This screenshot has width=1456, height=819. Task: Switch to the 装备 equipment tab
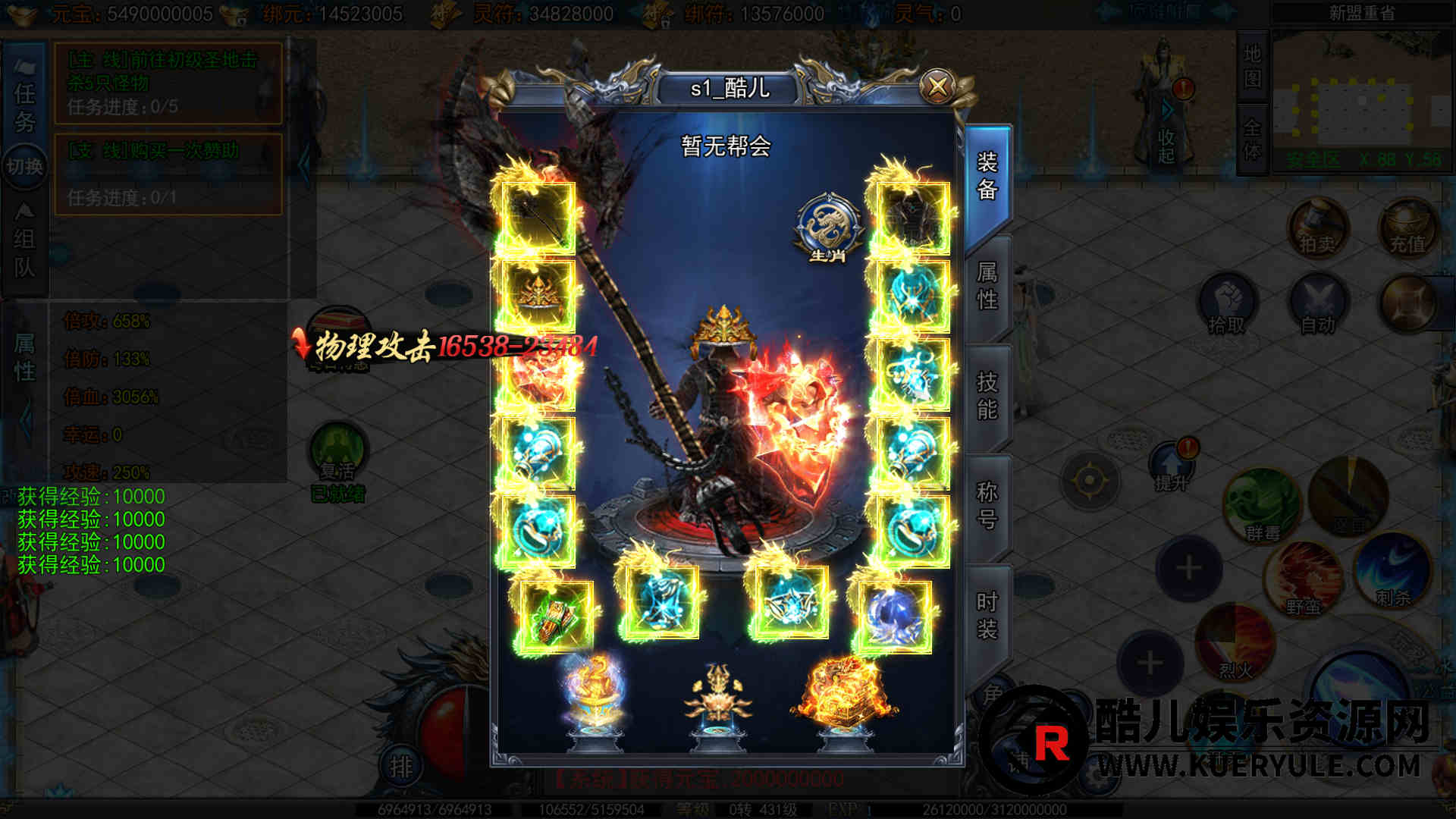(x=987, y=176)
